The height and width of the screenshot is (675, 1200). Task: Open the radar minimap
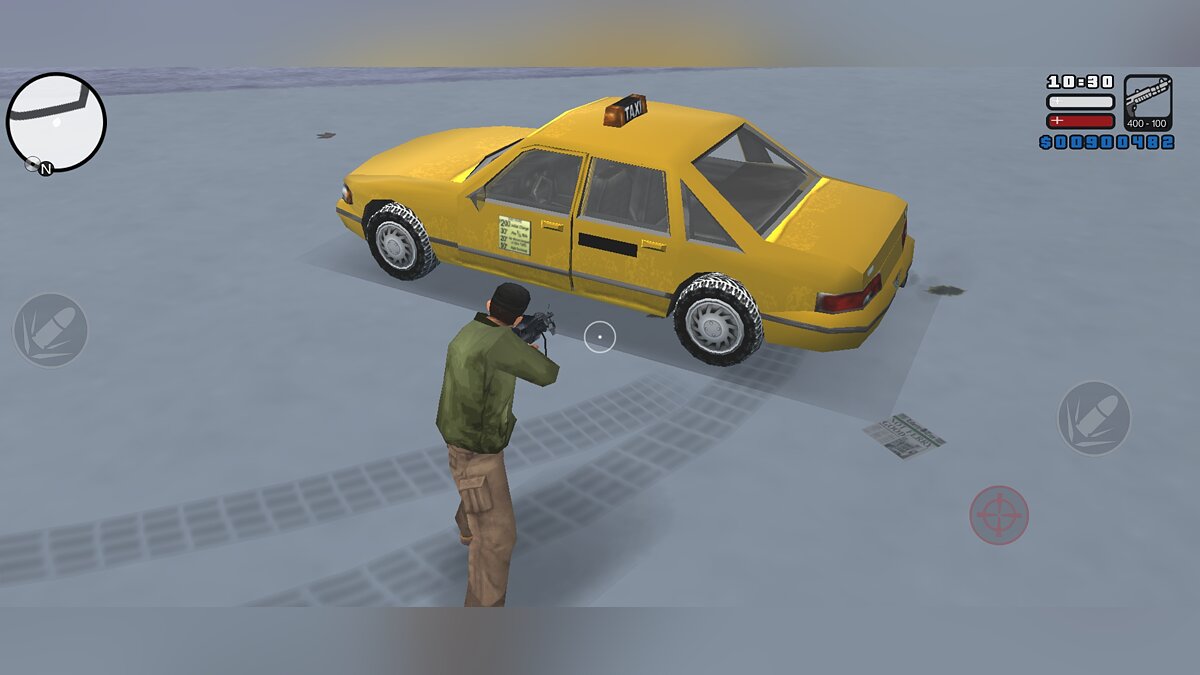pos(56,122)
